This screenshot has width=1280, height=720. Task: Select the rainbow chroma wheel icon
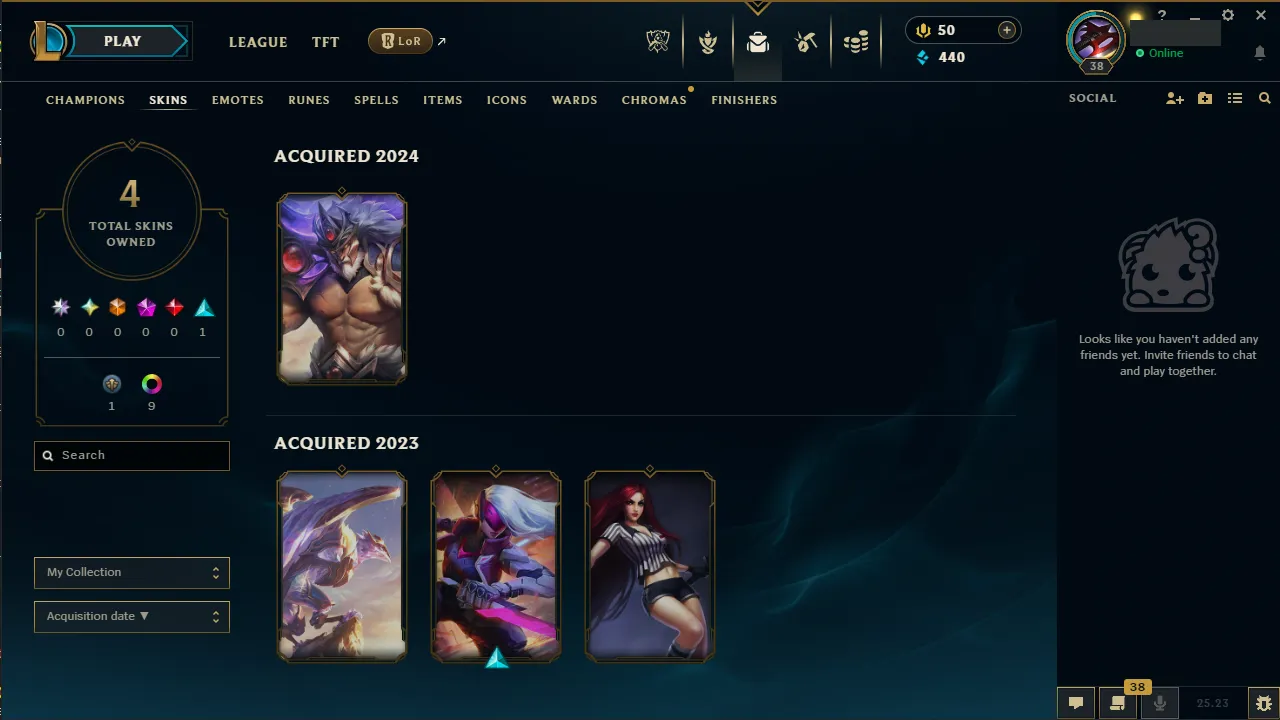coord(151,383)
